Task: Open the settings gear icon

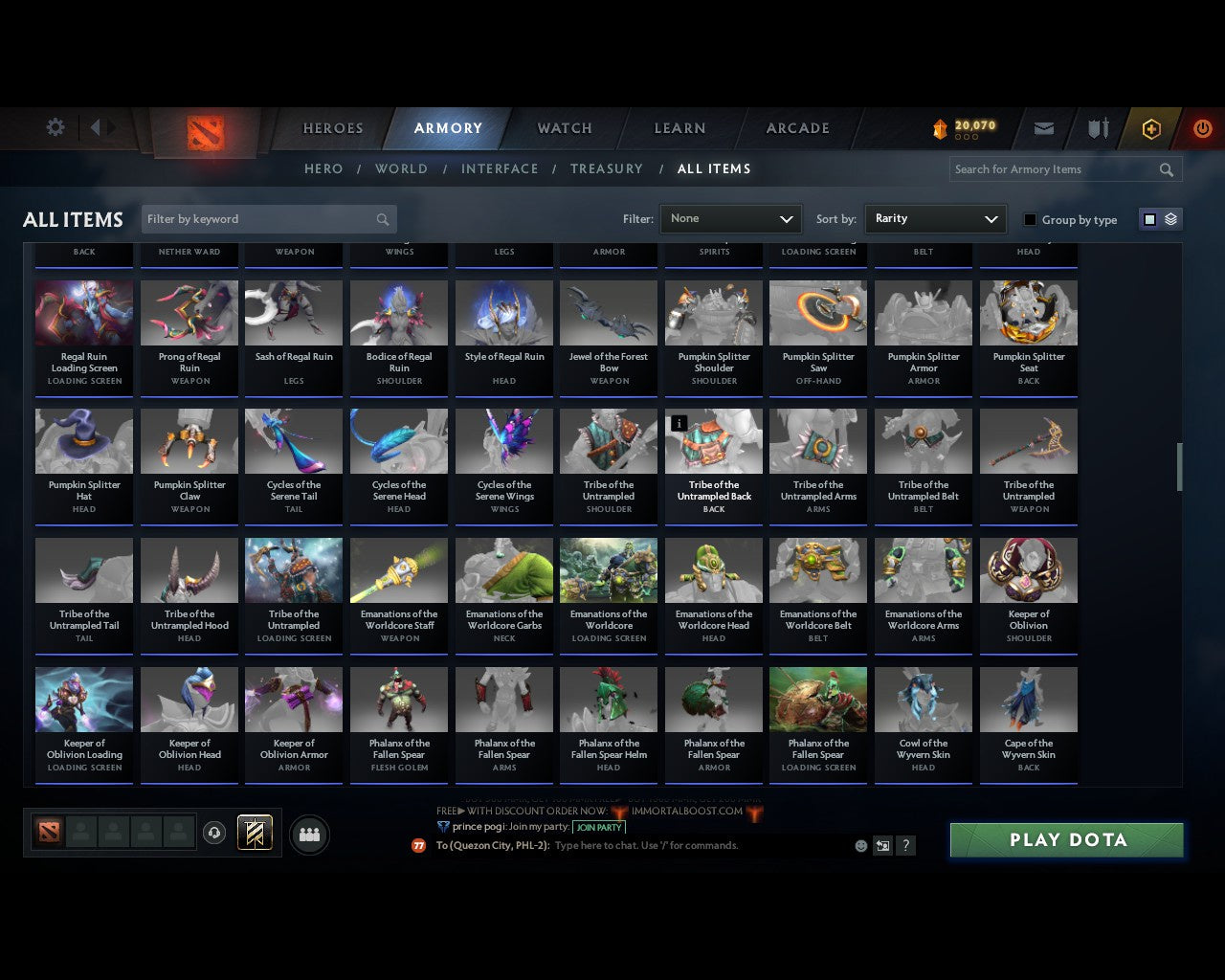Action: coord(55,126)
